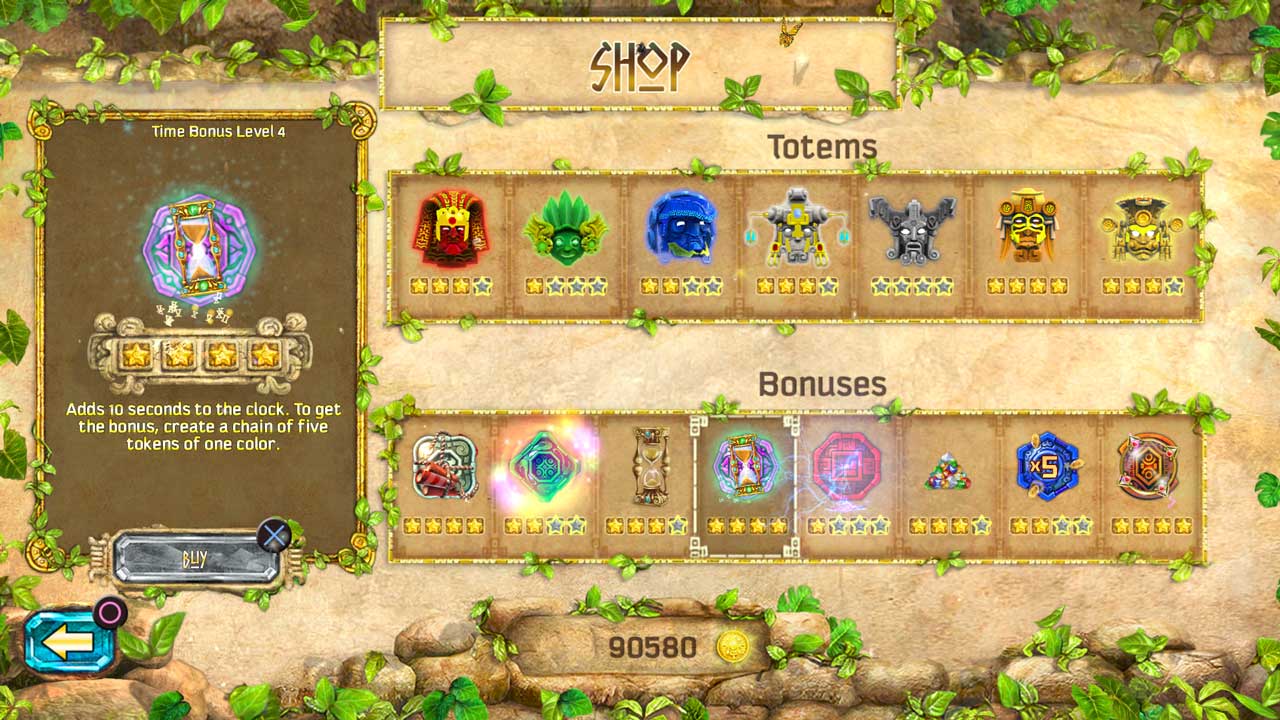Select the gray stone mask totem

(x=913, y=230)
